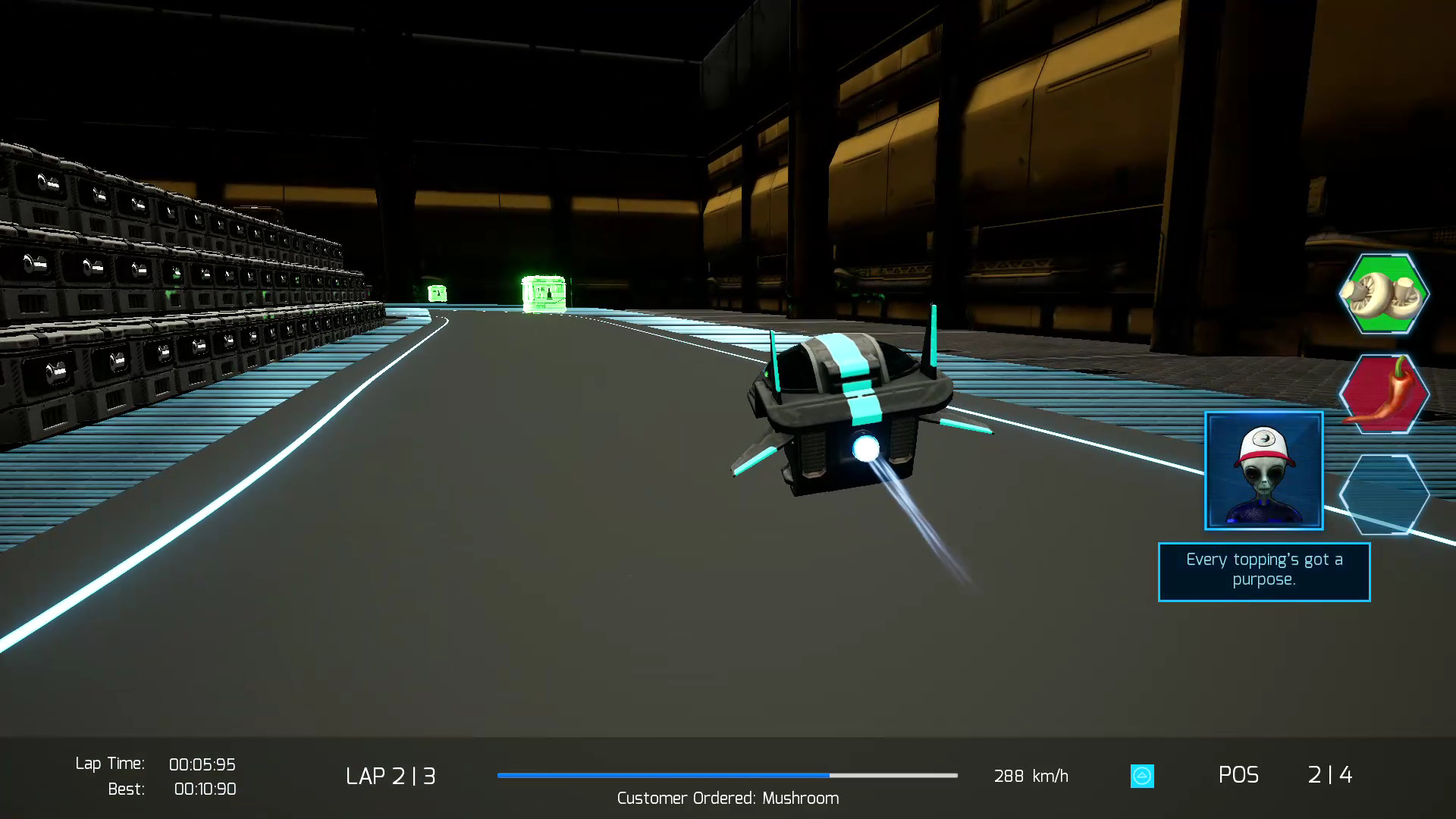Click the alien customer portrait
The image size is (1456, 819).
point(1263,470)
